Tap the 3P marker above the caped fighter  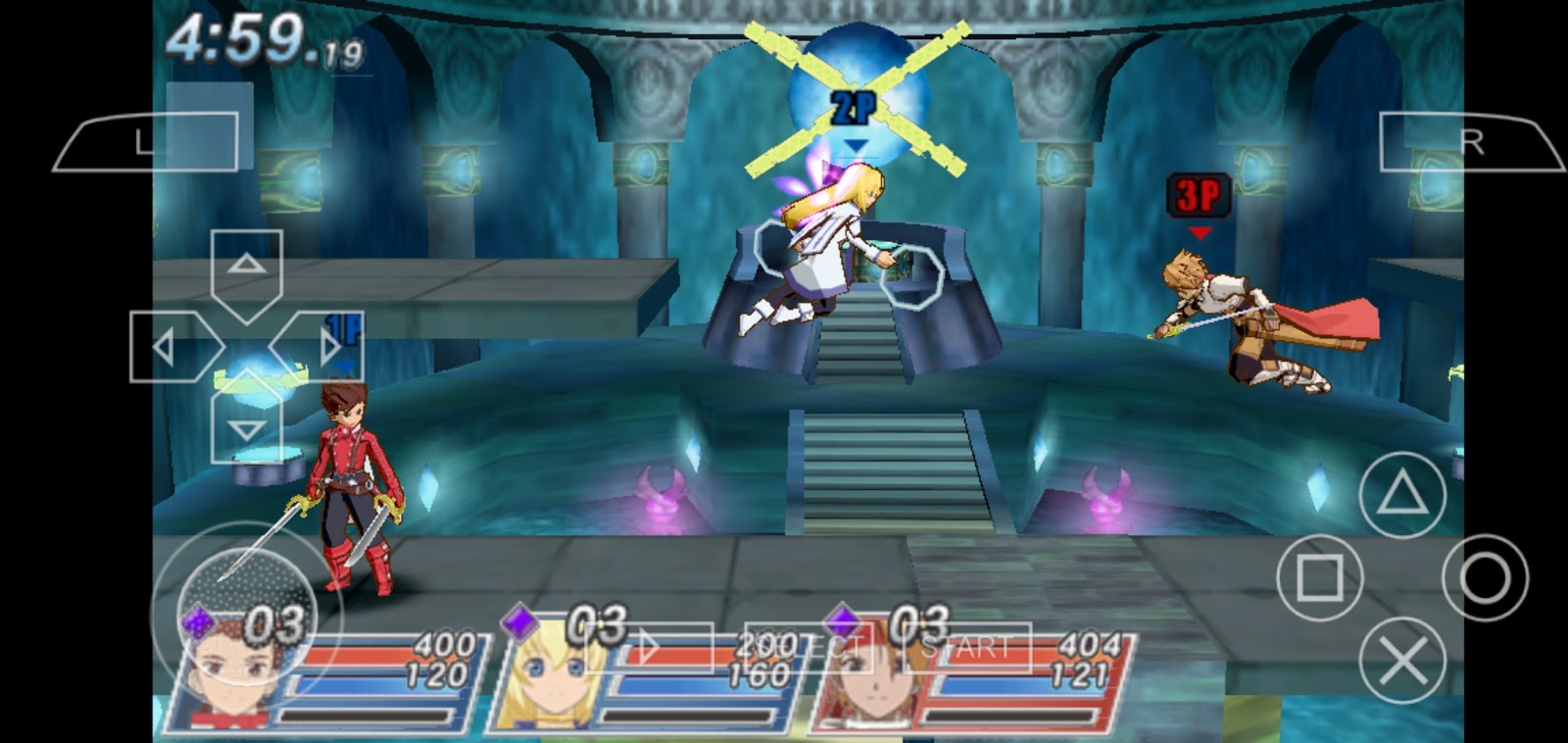click(x=1198, y=192)
